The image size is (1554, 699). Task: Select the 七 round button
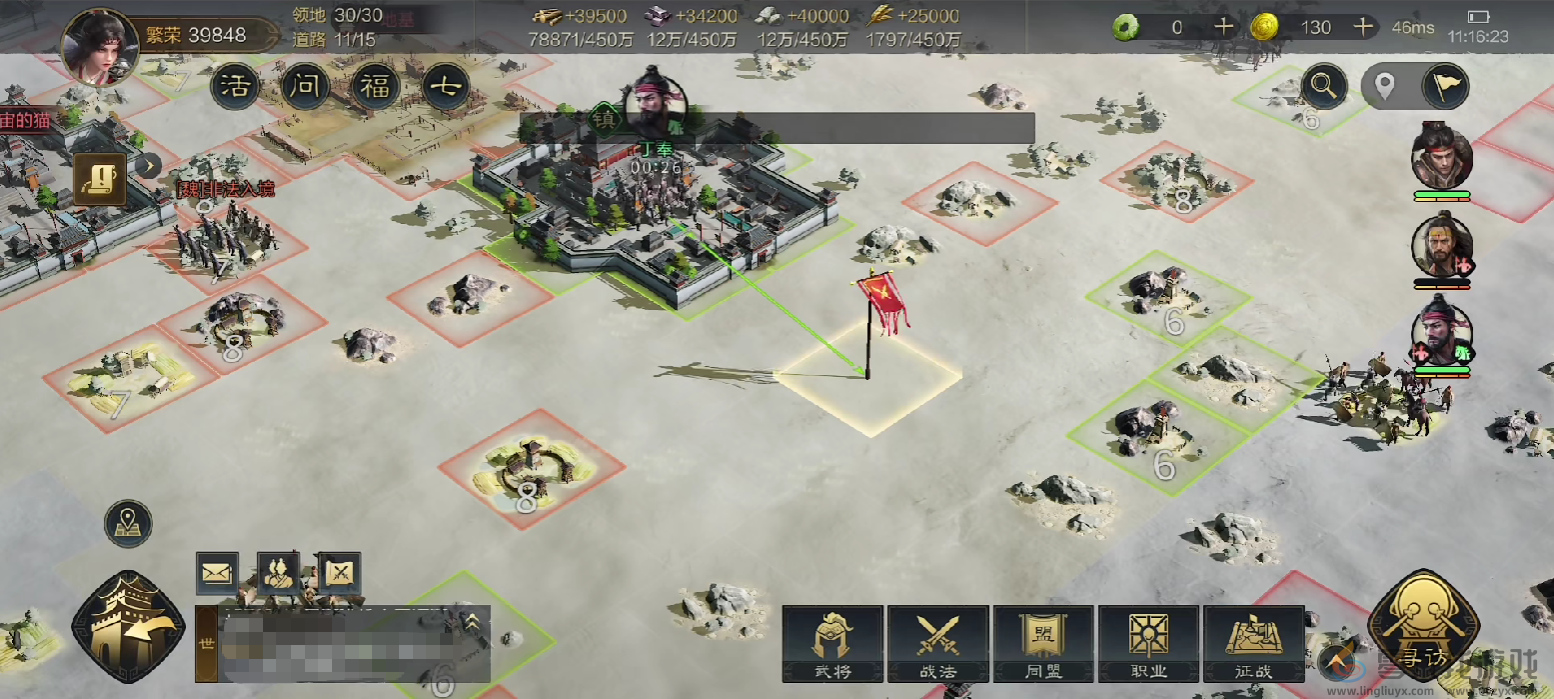click(x=445, y=88)
